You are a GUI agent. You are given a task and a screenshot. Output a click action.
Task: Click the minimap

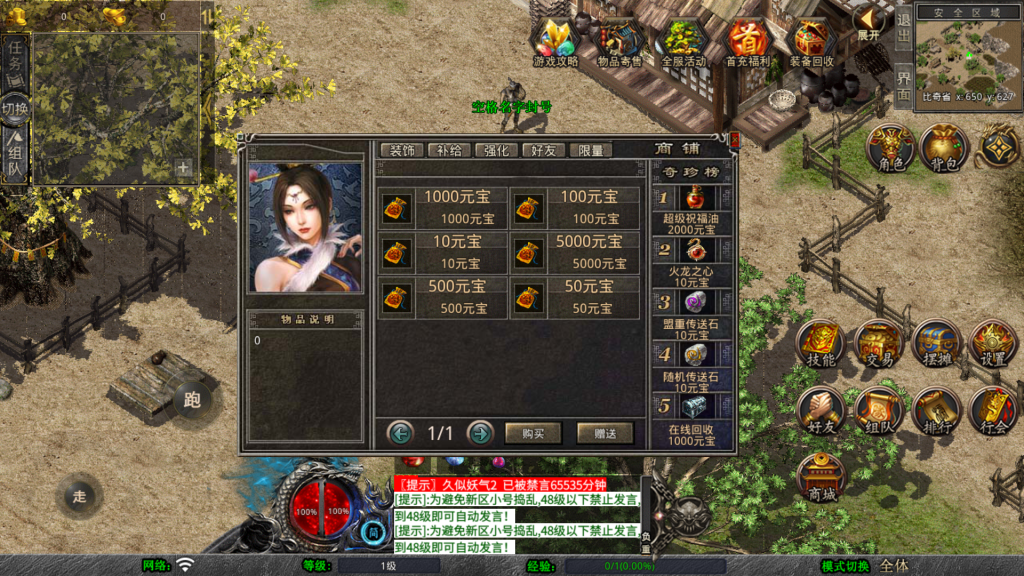click(966, 54)
